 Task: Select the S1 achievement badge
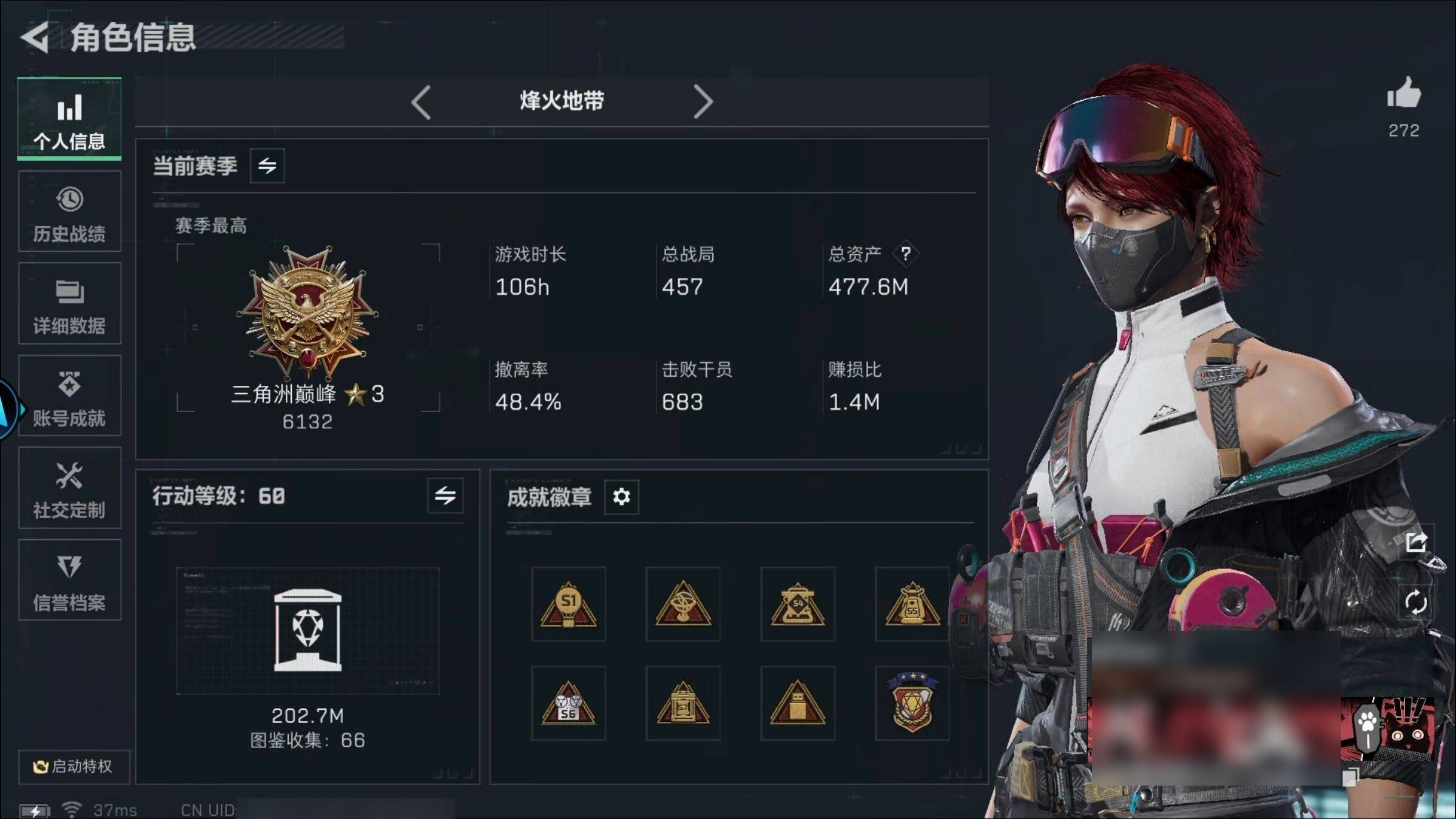click(x=568, y=604)
